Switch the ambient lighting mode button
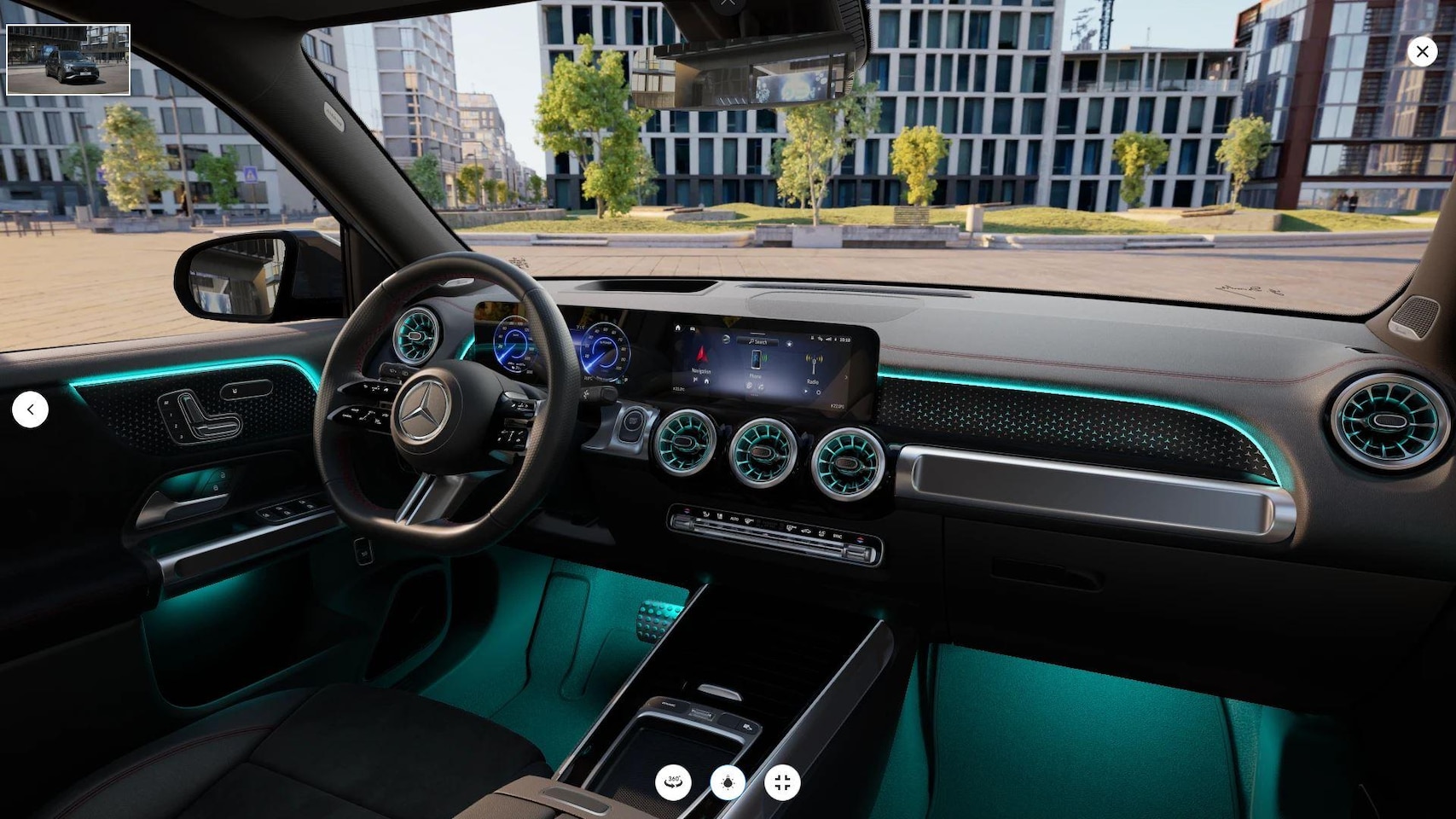 point(728,781)
